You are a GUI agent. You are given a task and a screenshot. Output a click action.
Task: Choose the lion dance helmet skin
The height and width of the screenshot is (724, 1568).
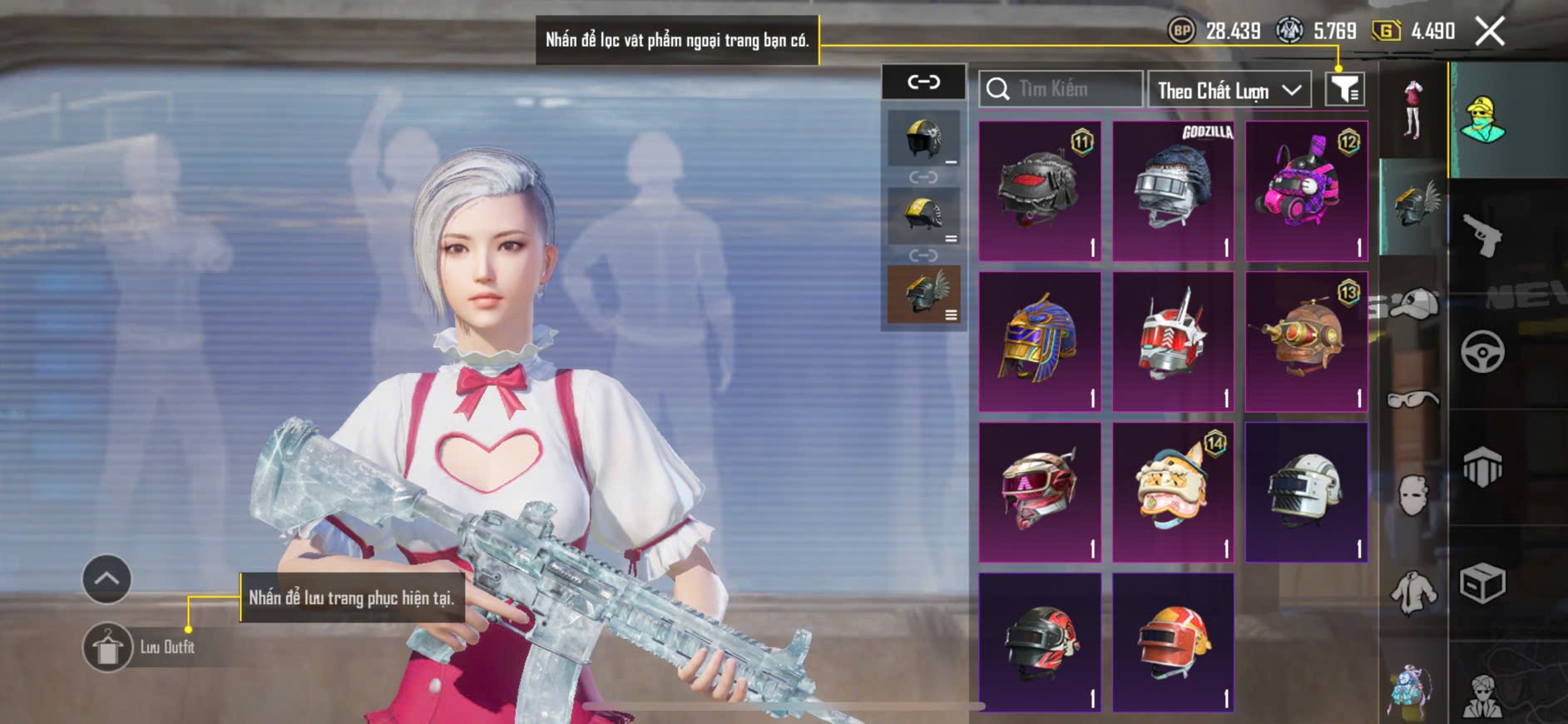(1173, 492)
